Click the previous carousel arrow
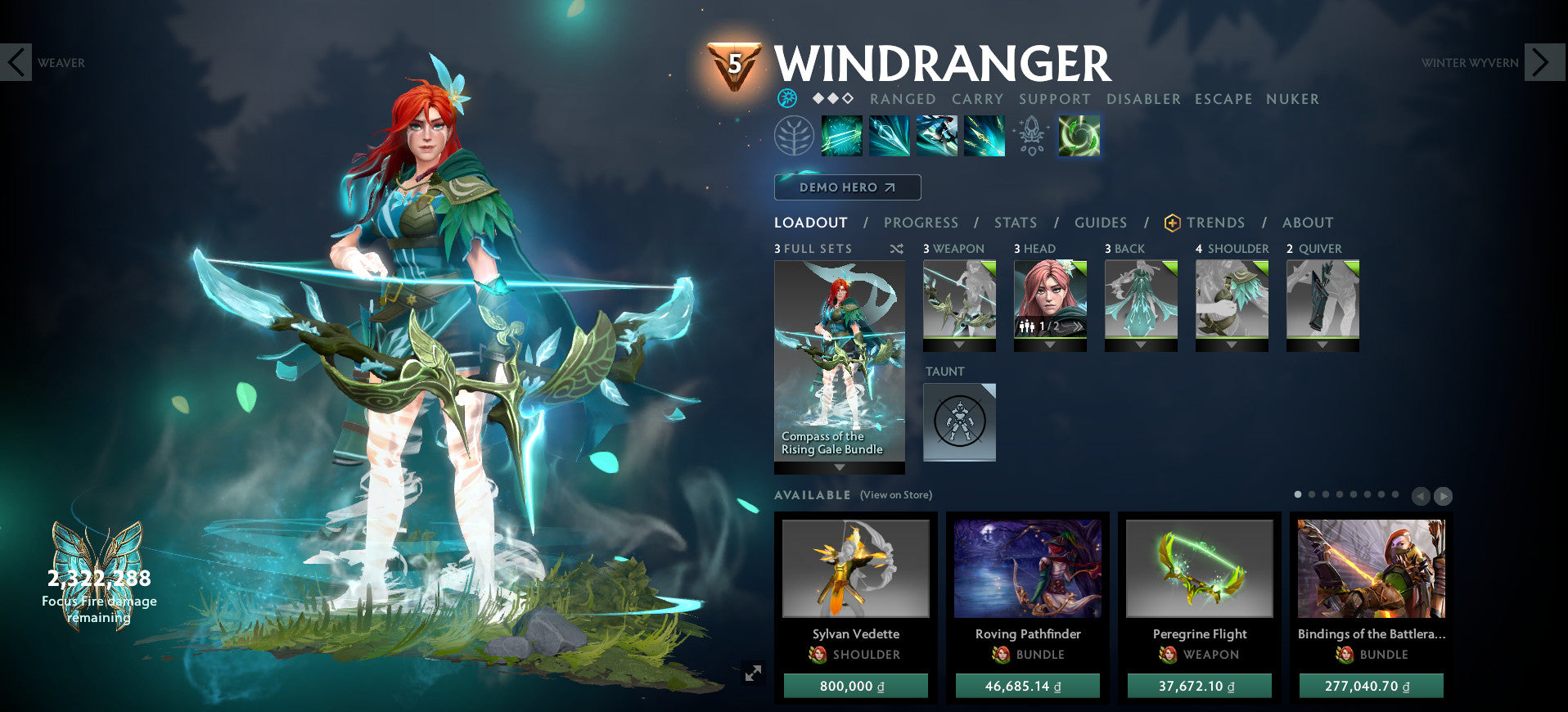Image resolution: width=1568 pixels, height=712 pixels. [1422, 496]
